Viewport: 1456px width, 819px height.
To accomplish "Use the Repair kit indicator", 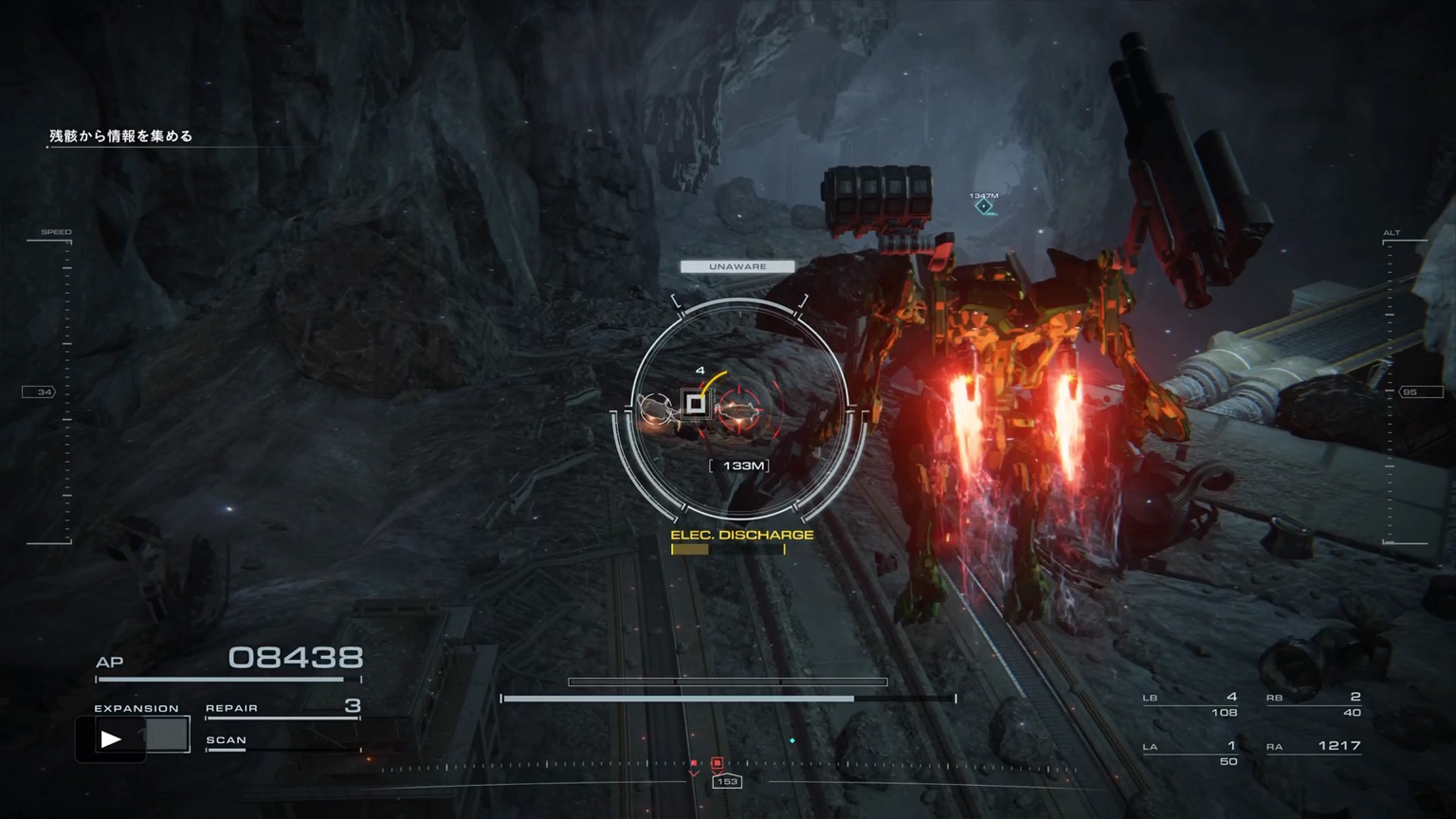I will (282, 708).
